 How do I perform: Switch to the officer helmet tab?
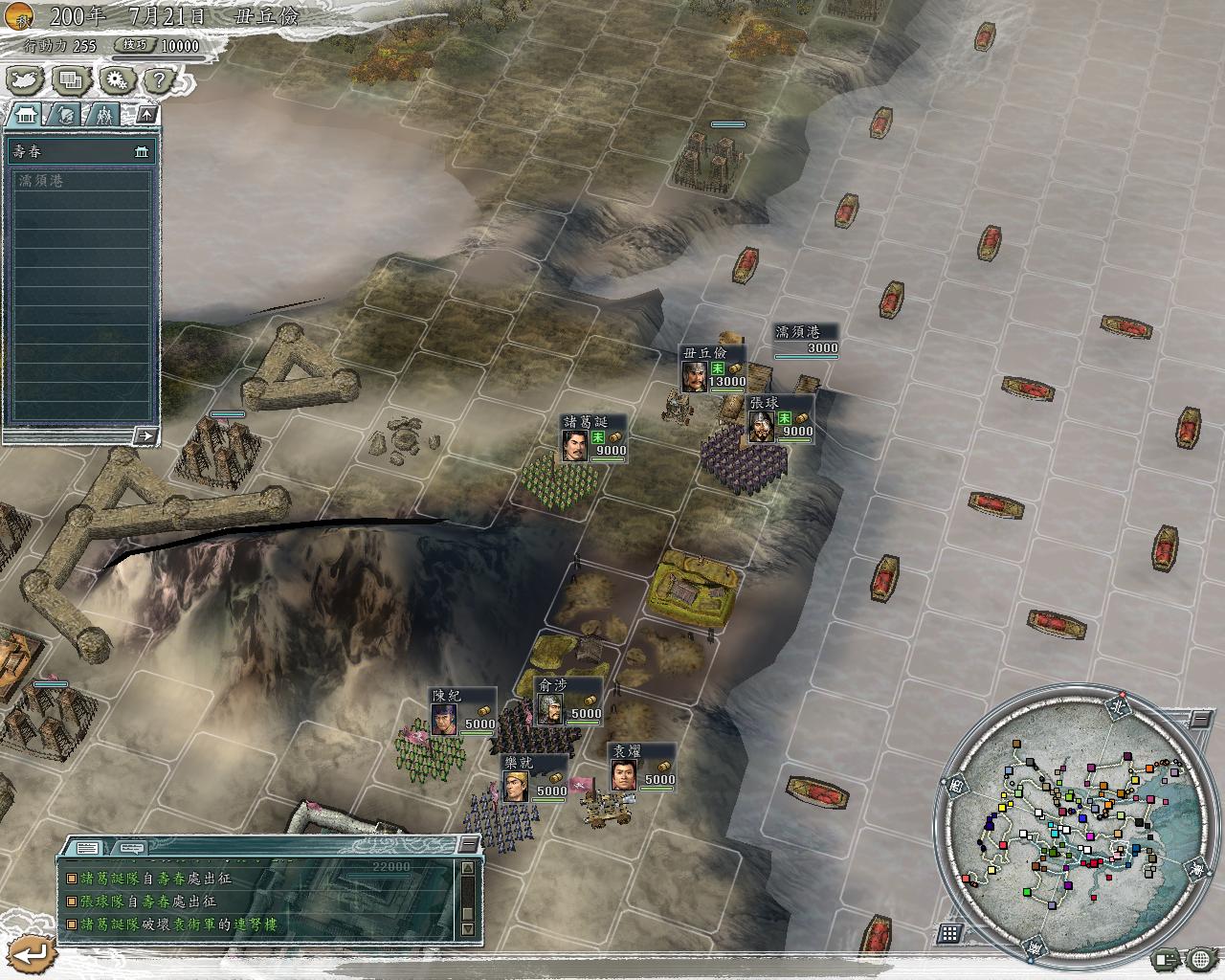tap(64, 115)
